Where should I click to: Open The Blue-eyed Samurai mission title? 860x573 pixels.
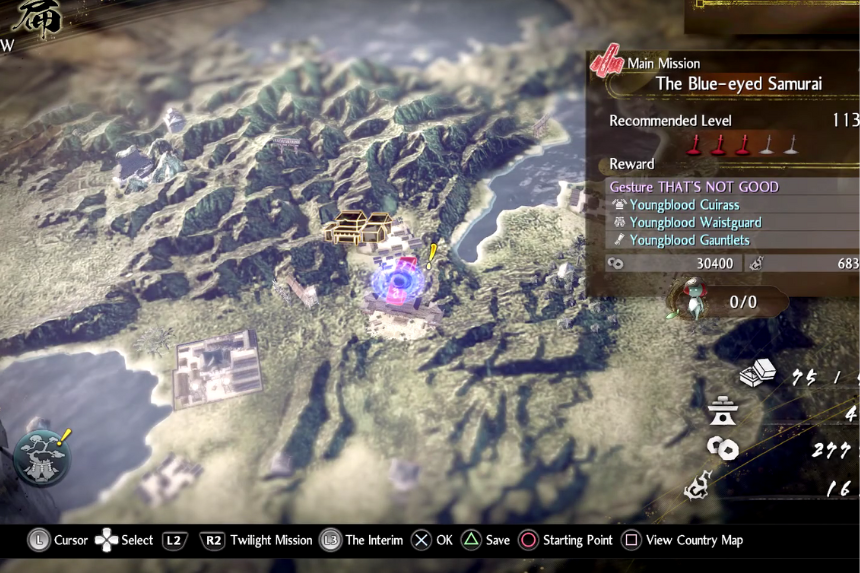point(738,84)
